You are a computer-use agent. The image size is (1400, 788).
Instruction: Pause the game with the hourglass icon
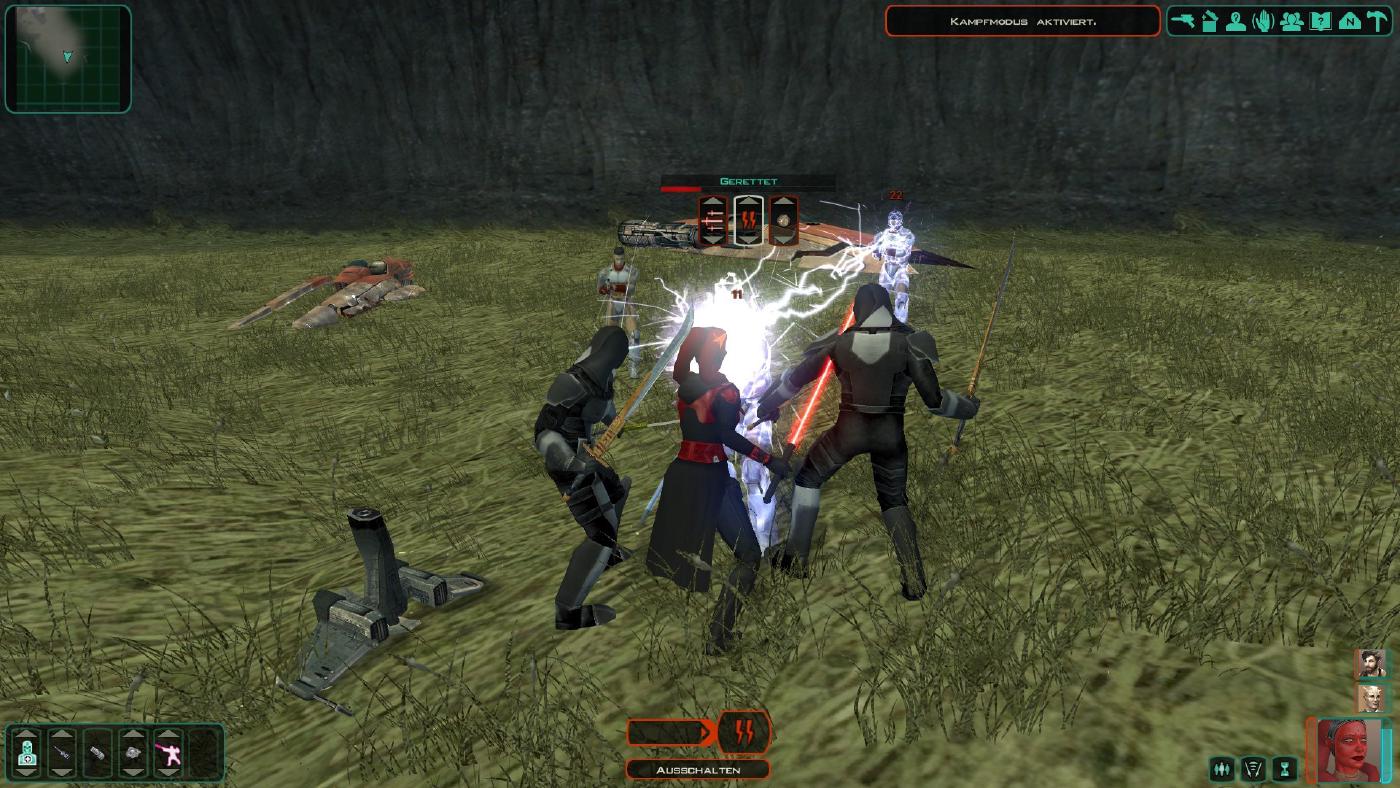point(1285,769)
